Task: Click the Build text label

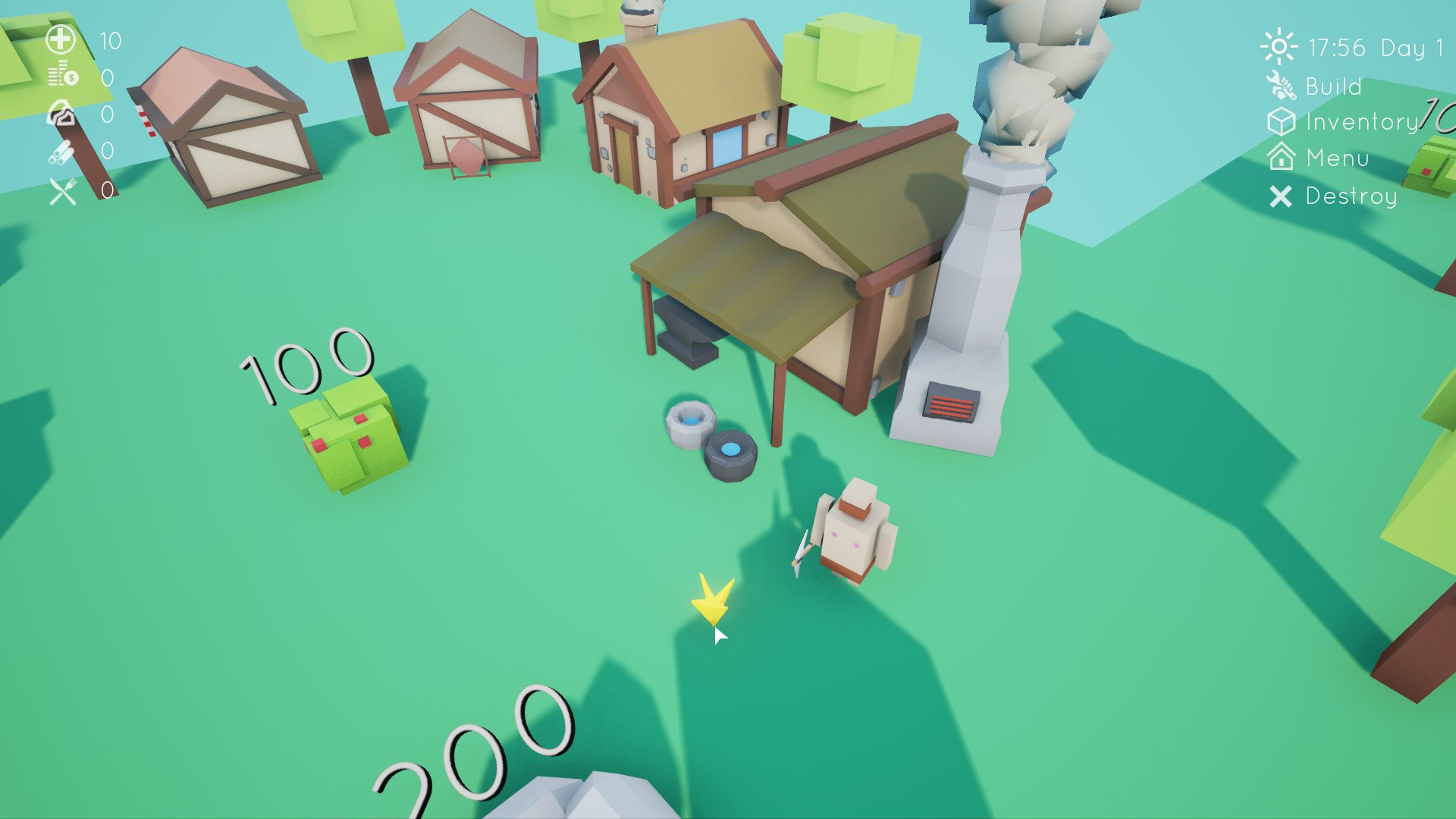Action: 1335,86
